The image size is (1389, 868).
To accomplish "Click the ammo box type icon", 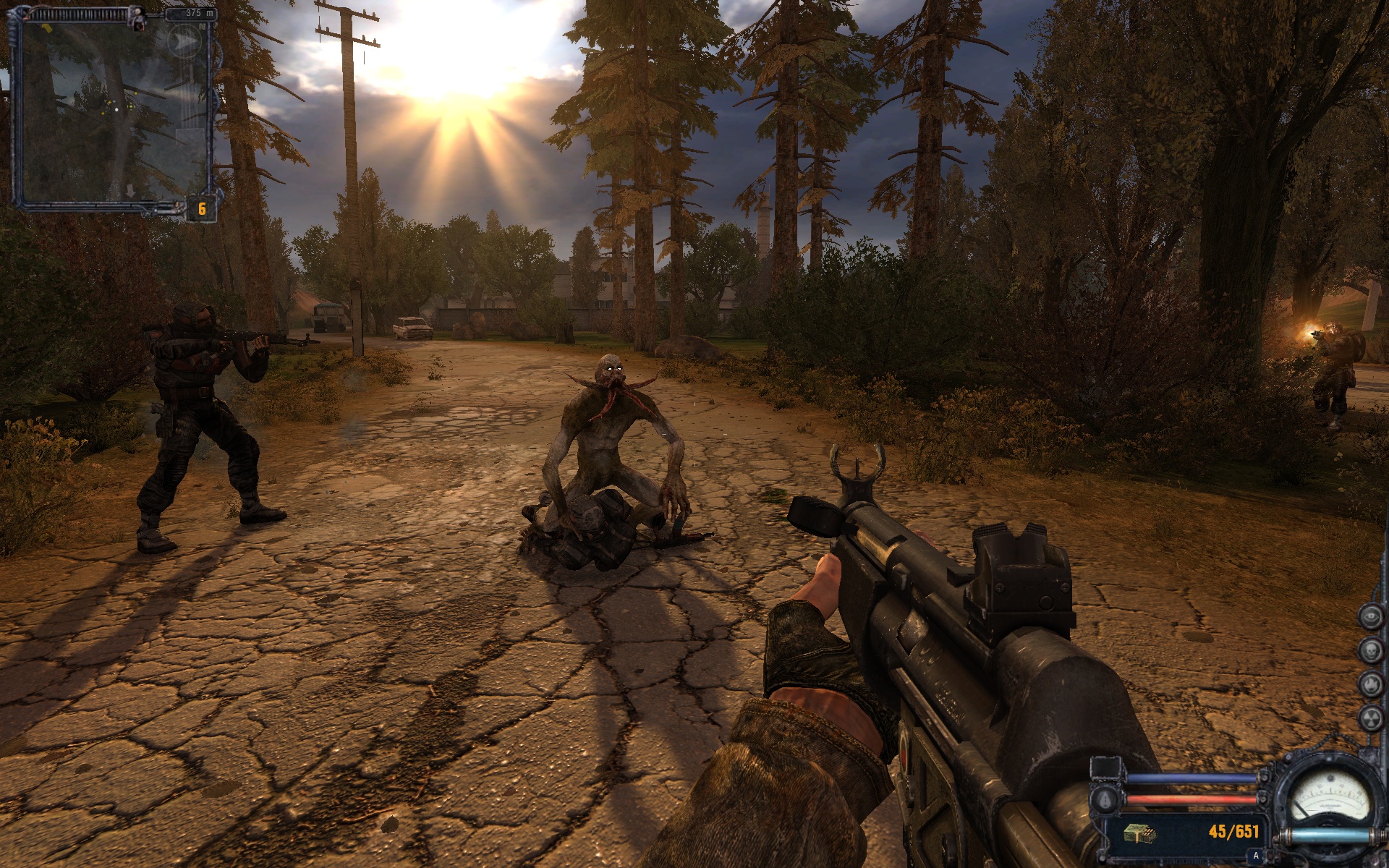I will (1139, 833).
